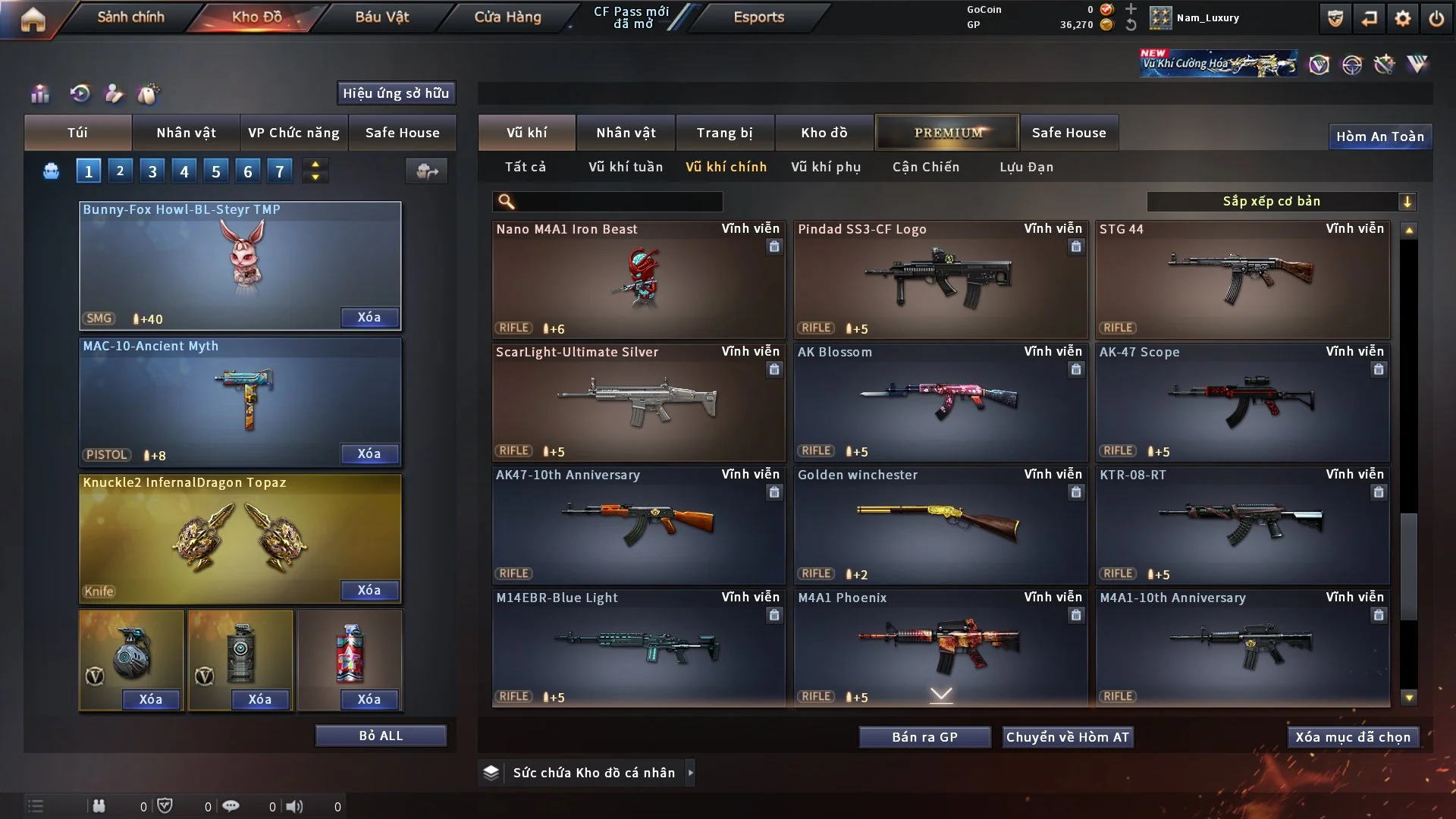Switch to bag slot 3

point(152,171)
